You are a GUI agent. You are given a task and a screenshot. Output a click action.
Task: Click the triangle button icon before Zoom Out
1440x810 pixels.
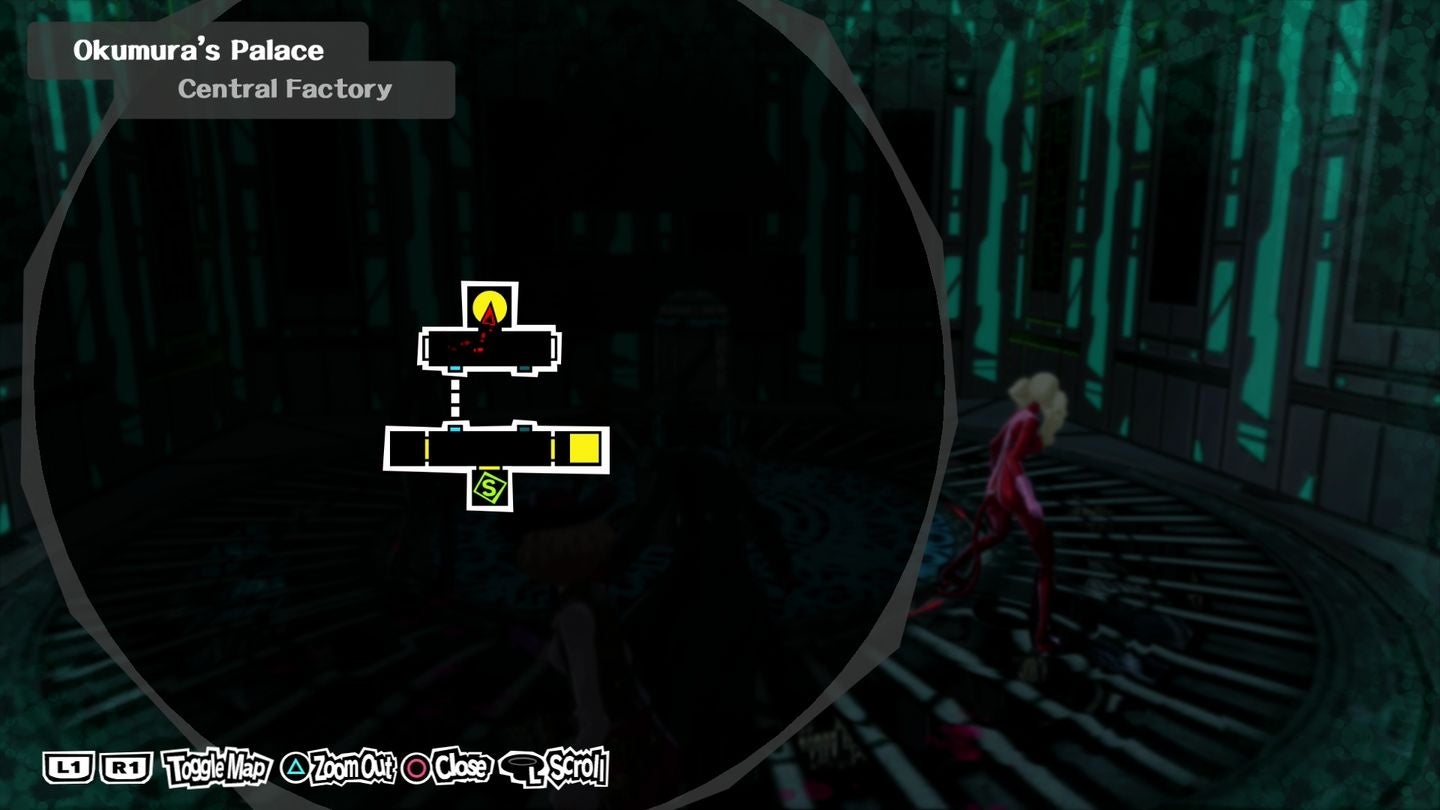point(295,768)
